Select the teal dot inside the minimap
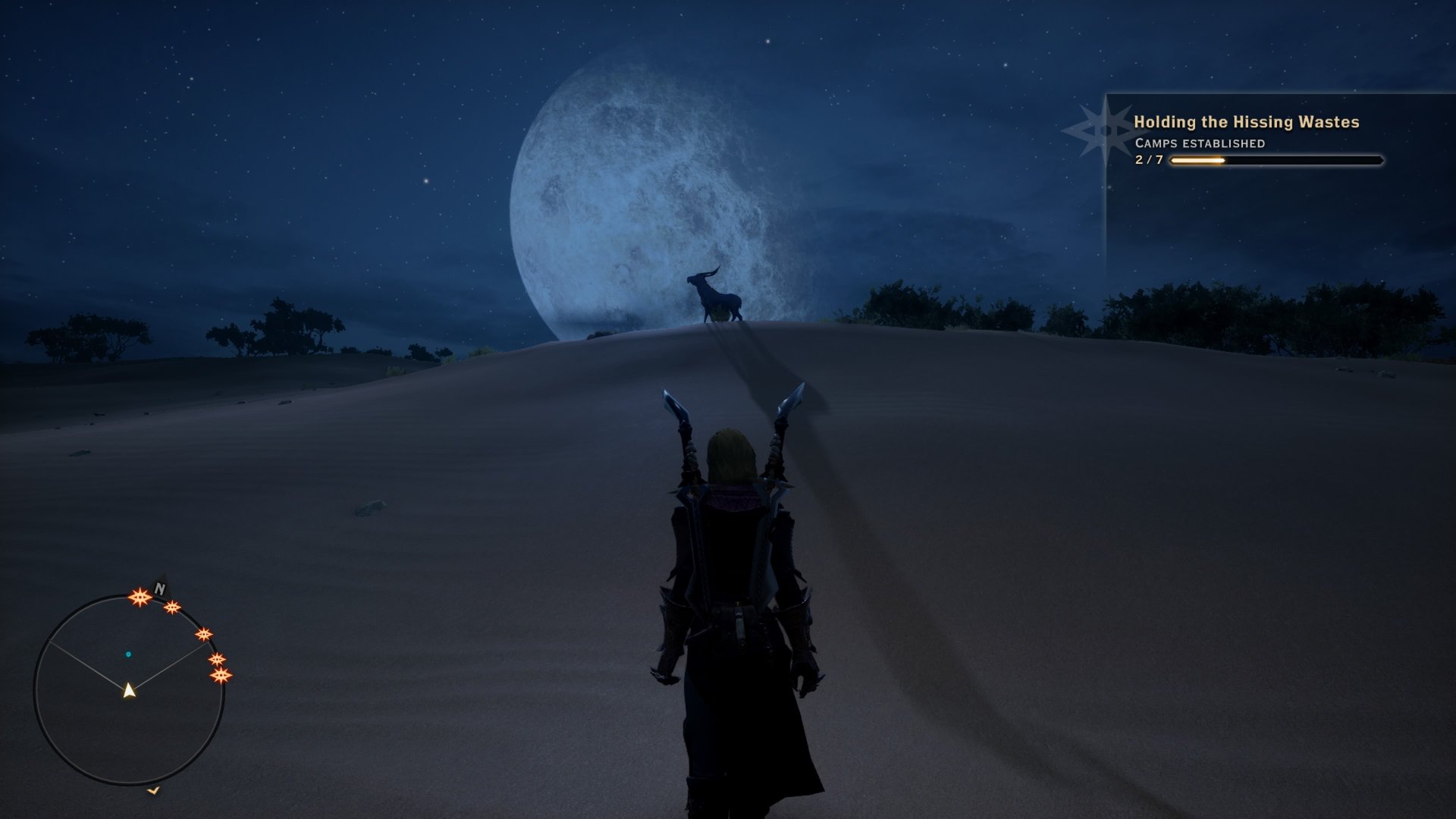 click(x=128, y=654)
